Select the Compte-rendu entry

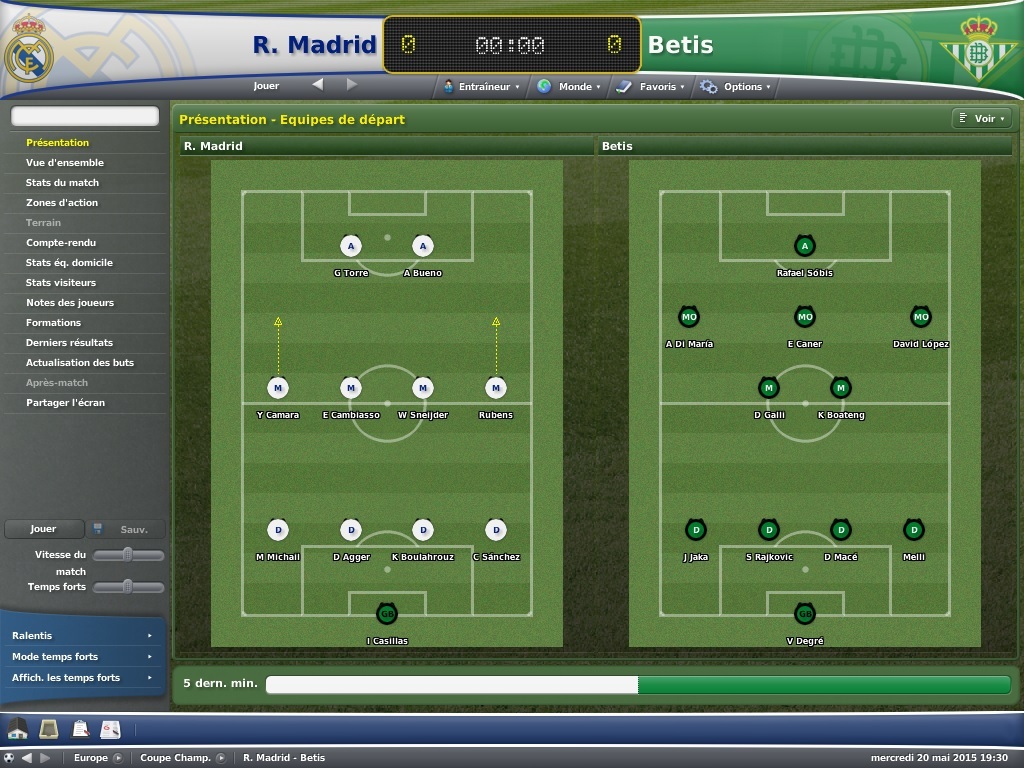click(61, 243)
